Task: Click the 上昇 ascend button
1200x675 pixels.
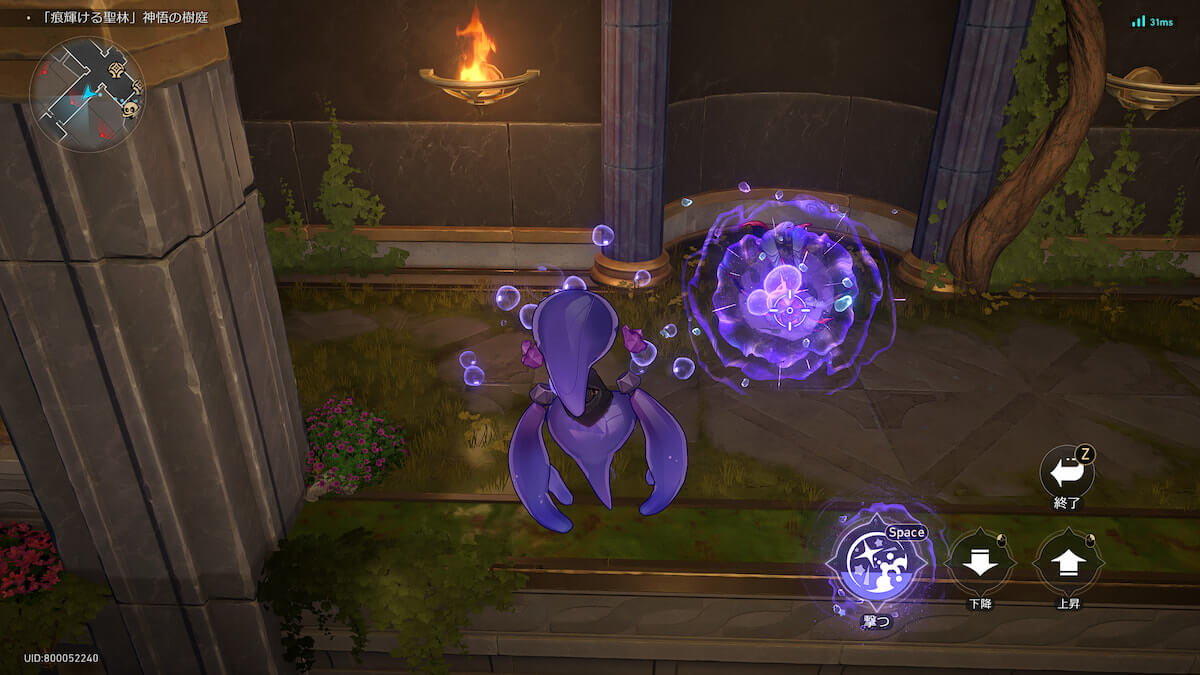Action: click(x=1068, y=563)
